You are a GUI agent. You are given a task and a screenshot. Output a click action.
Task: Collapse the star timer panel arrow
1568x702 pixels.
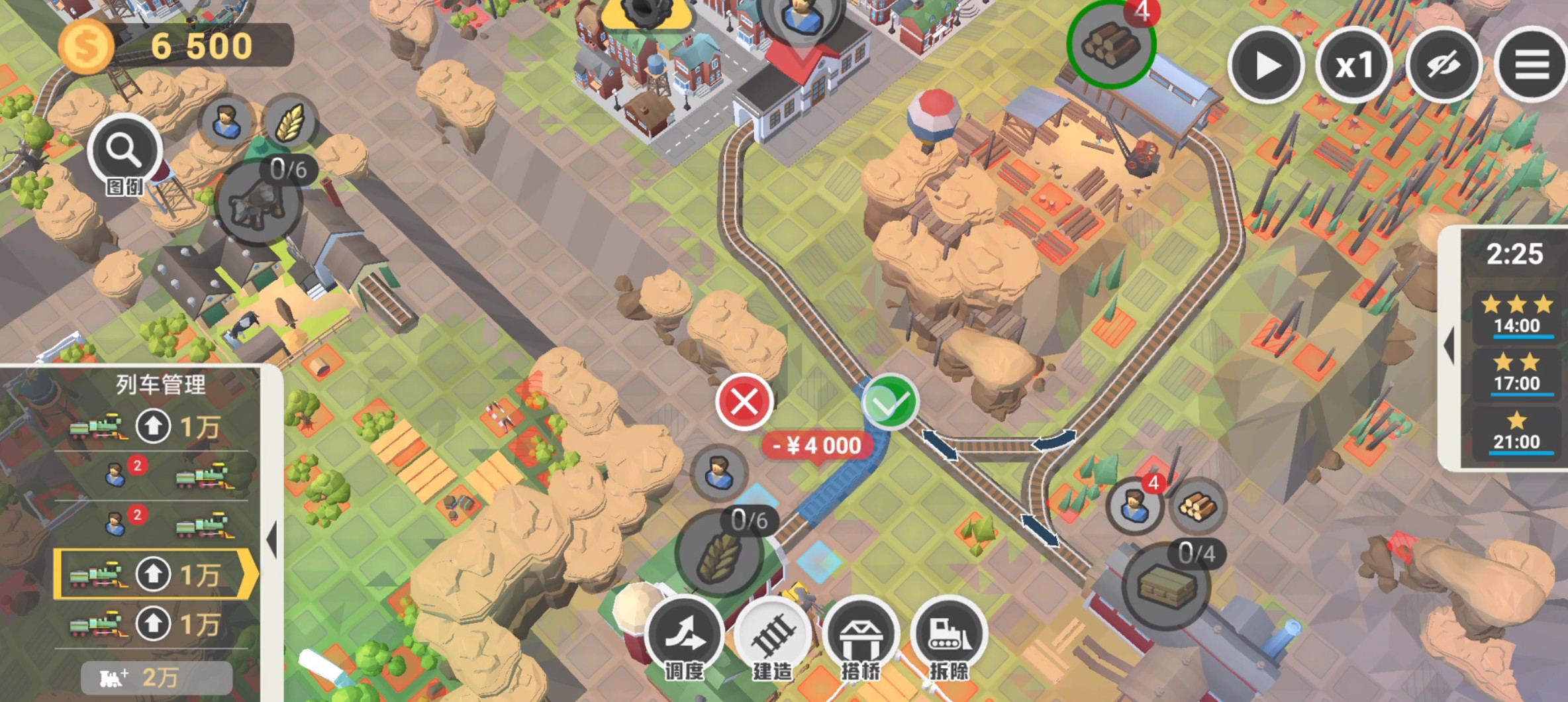(1449, 345)
